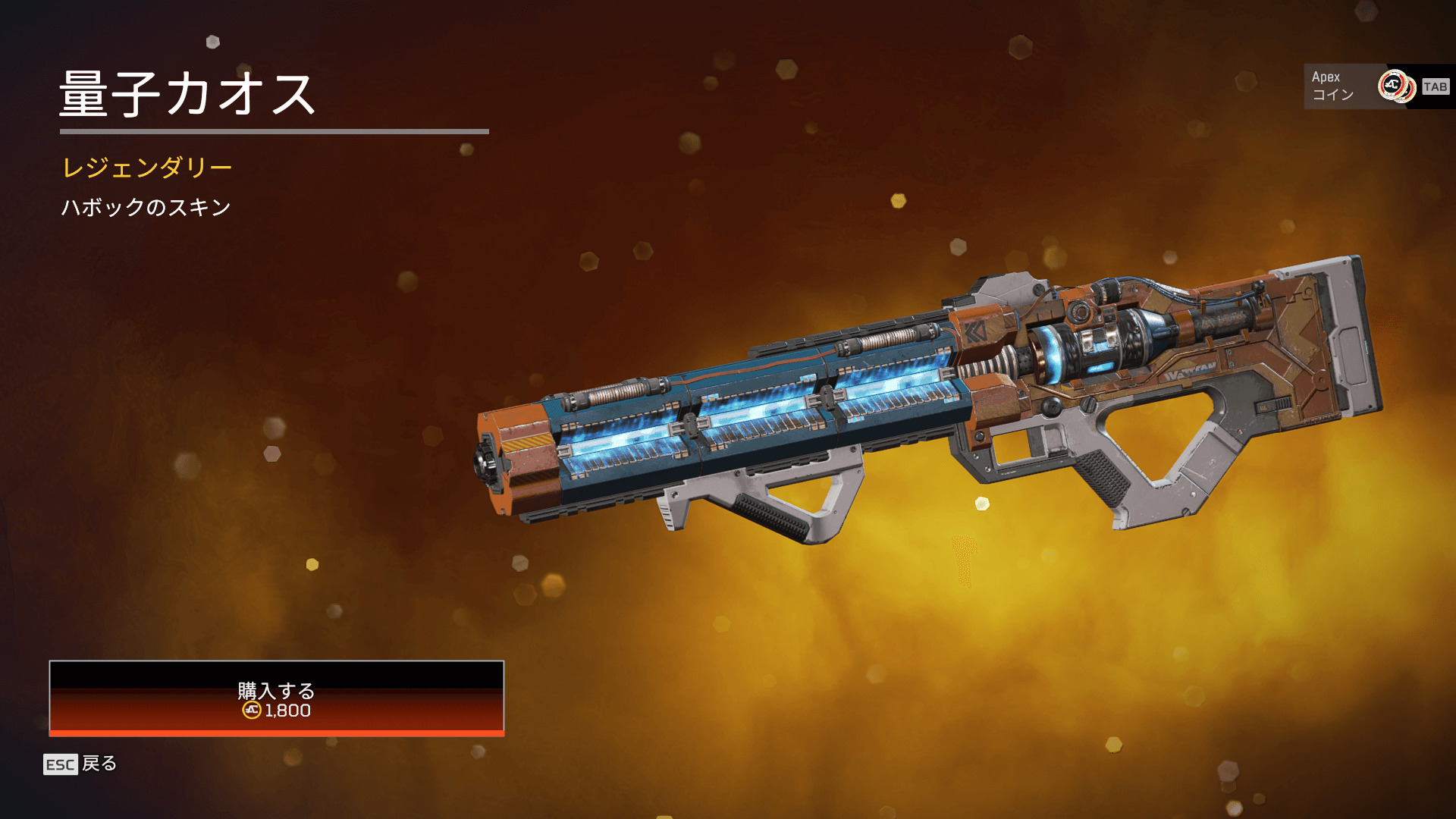
Task: Go back using the 戻る button
Action: point(81,764)
